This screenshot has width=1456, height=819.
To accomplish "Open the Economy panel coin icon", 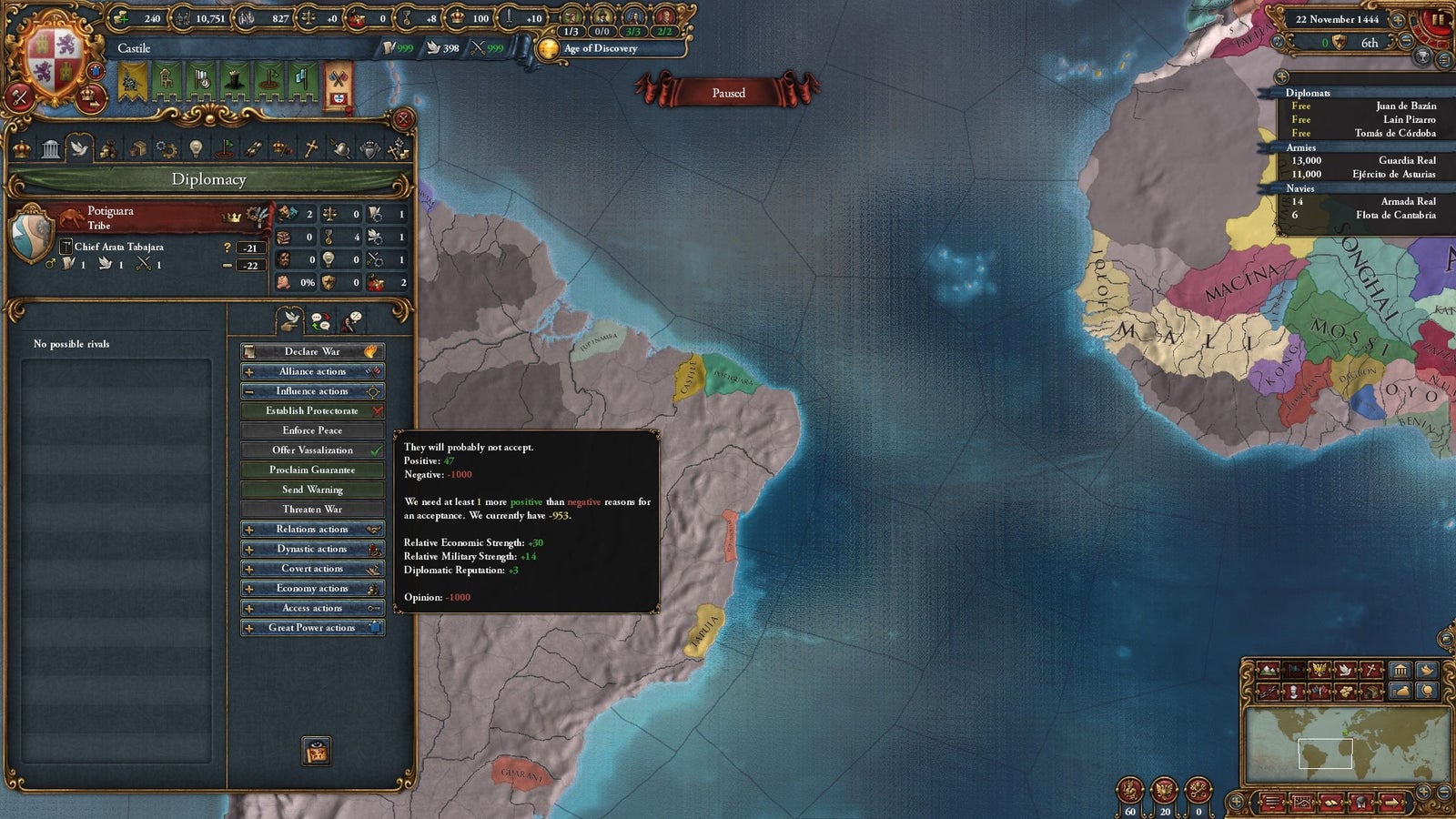I will (110, 150).
